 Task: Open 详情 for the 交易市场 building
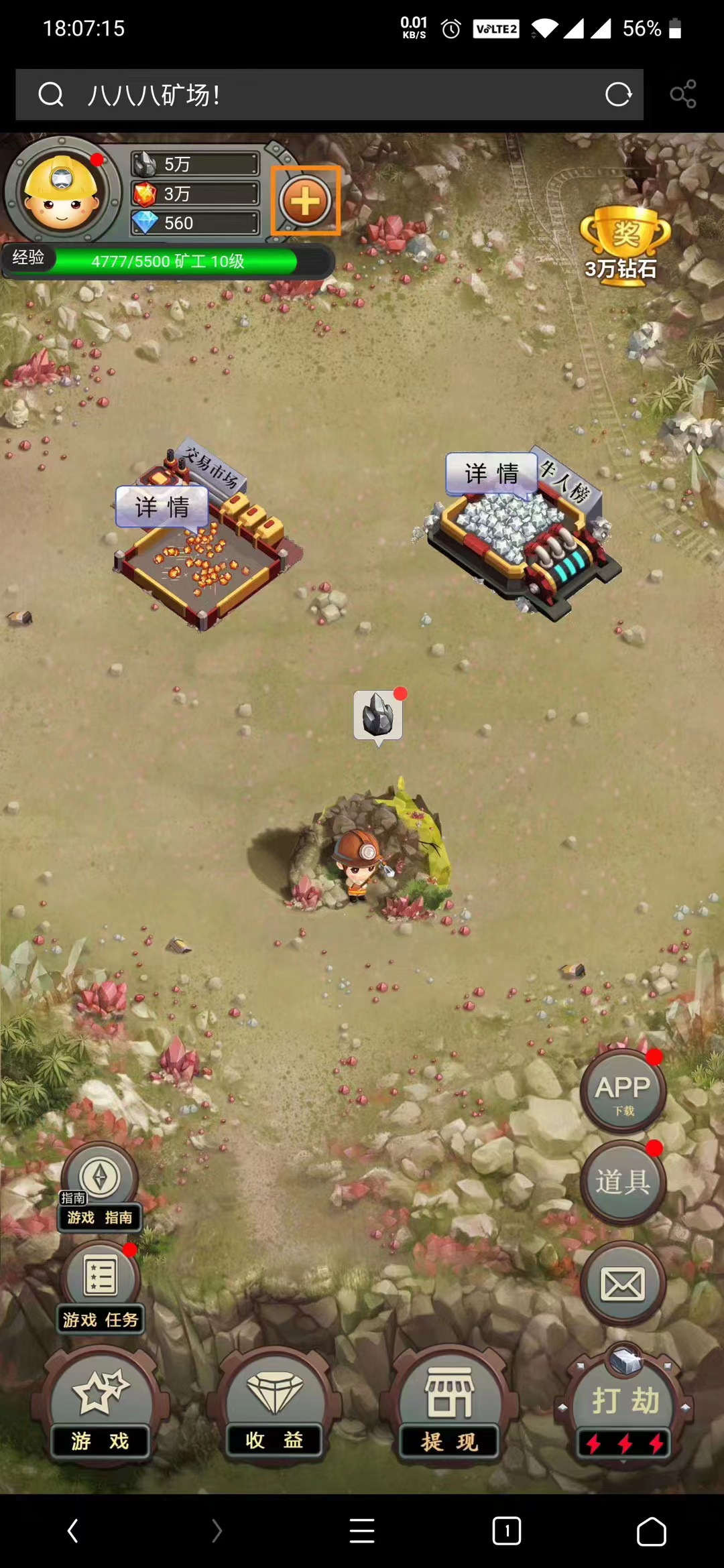162,507
